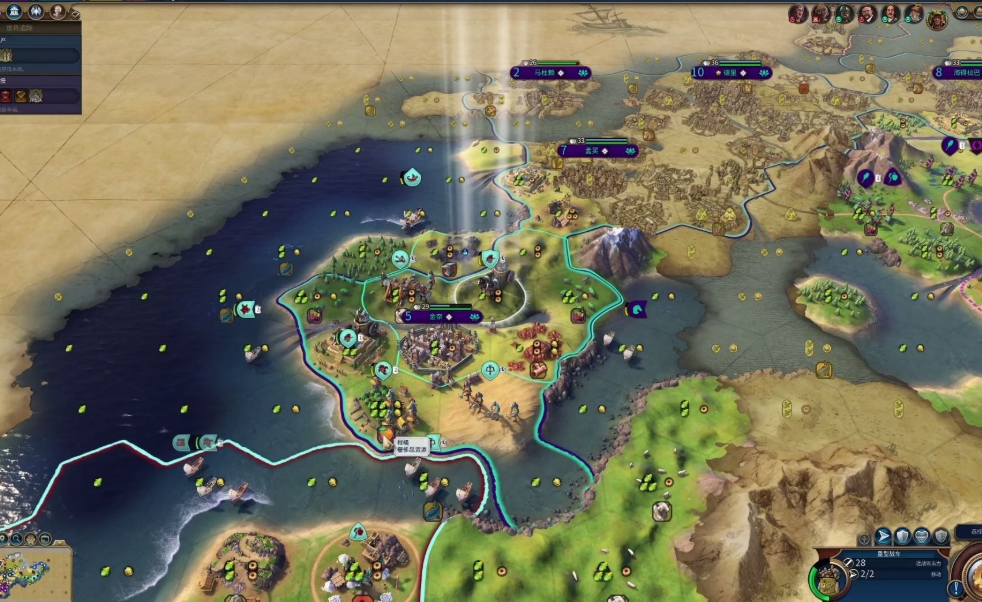
Task: Open the religion panel with the winged icon
Action: pyautogui.click(x=36, y=12)
